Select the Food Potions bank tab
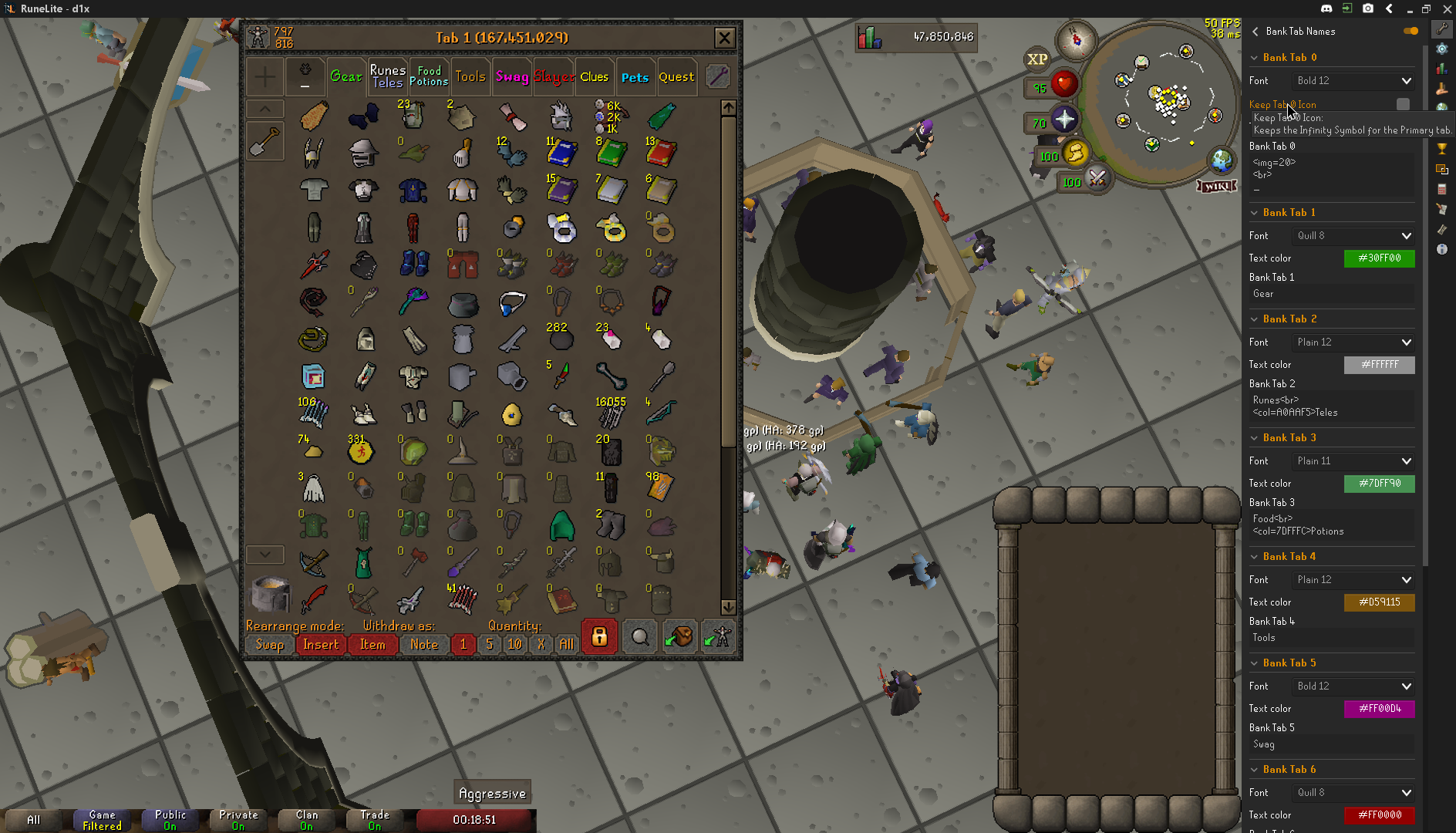Screen dimensions: 1456x833 (430, 75)
